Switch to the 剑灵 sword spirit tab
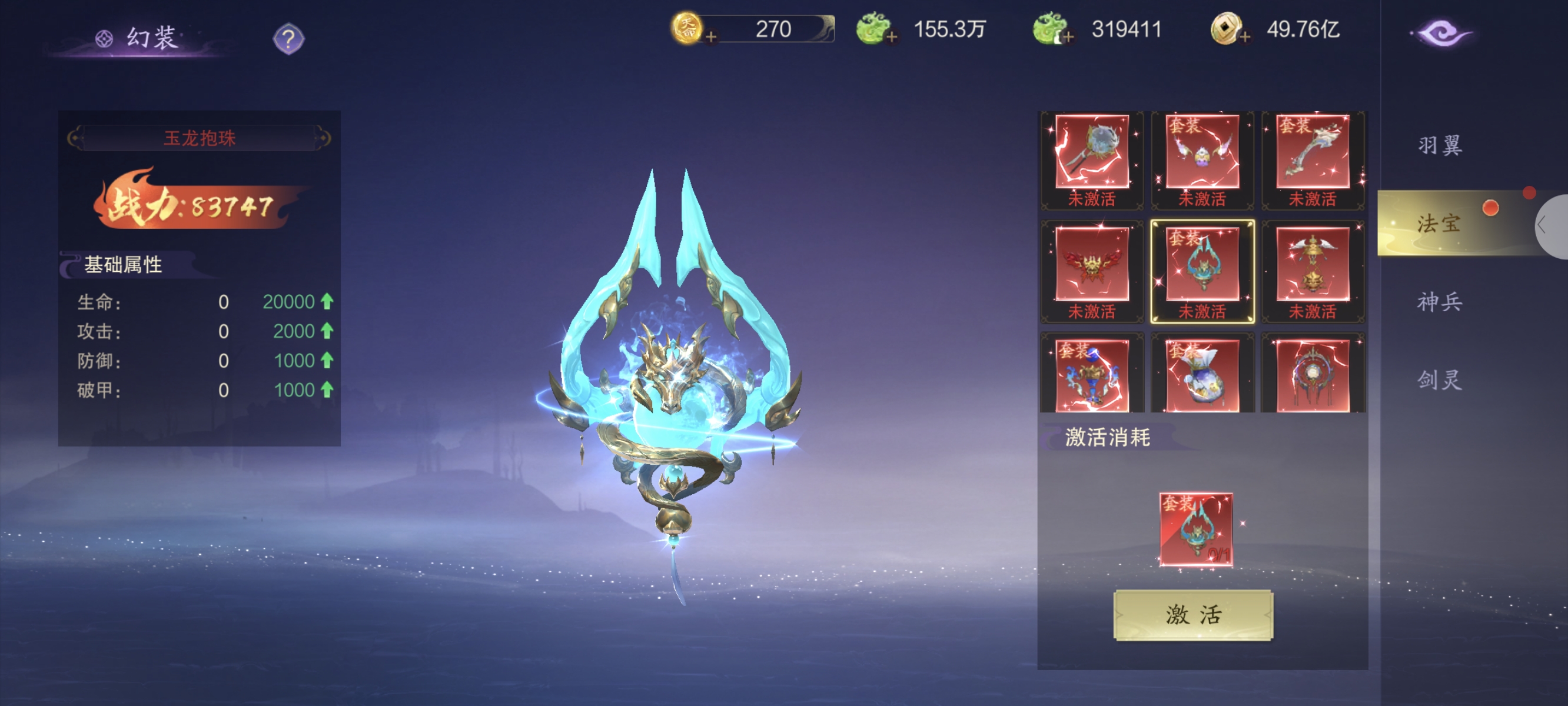 pos(1440,380)
